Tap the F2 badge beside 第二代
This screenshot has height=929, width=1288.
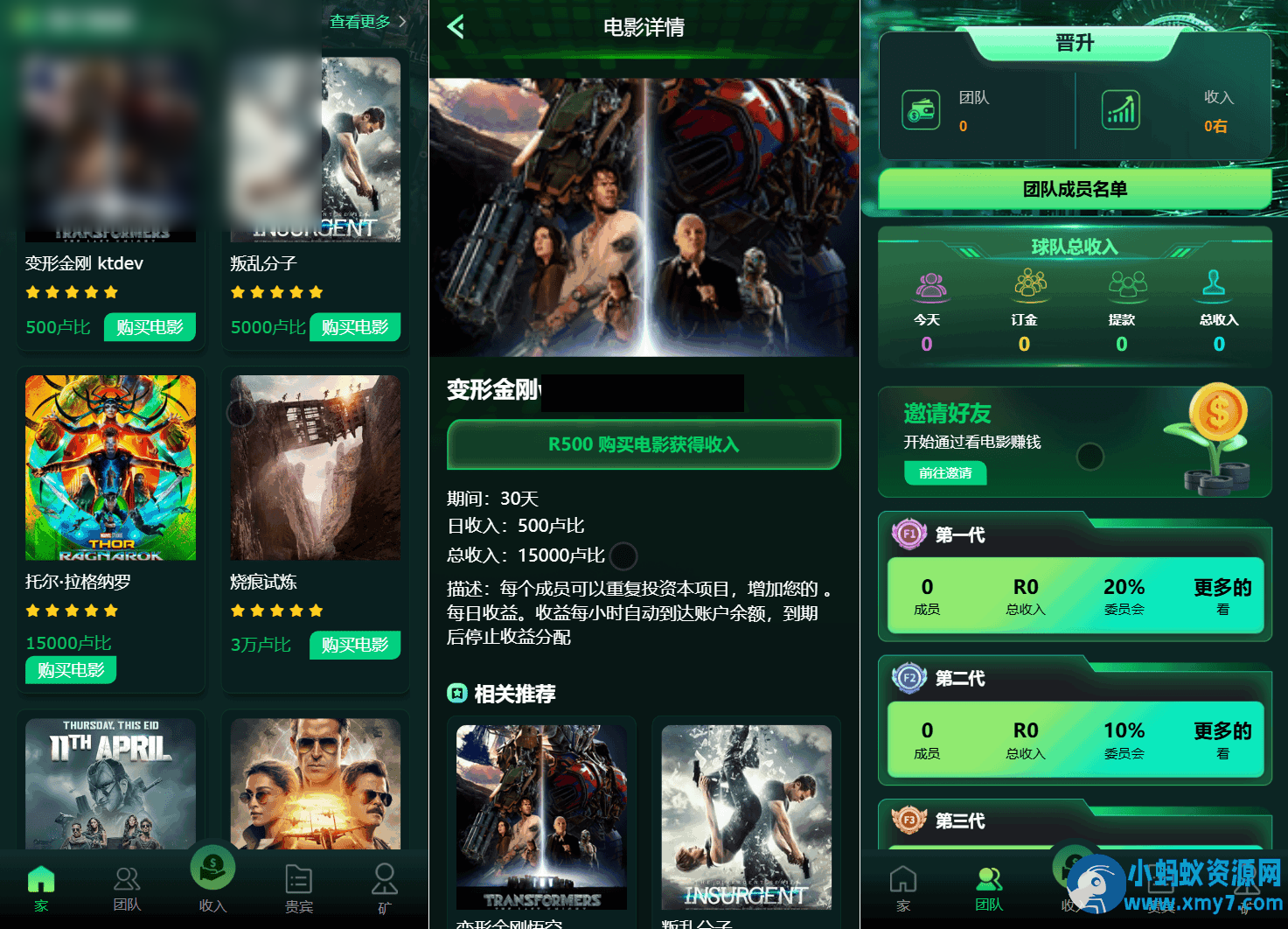[x=909, y=678]
